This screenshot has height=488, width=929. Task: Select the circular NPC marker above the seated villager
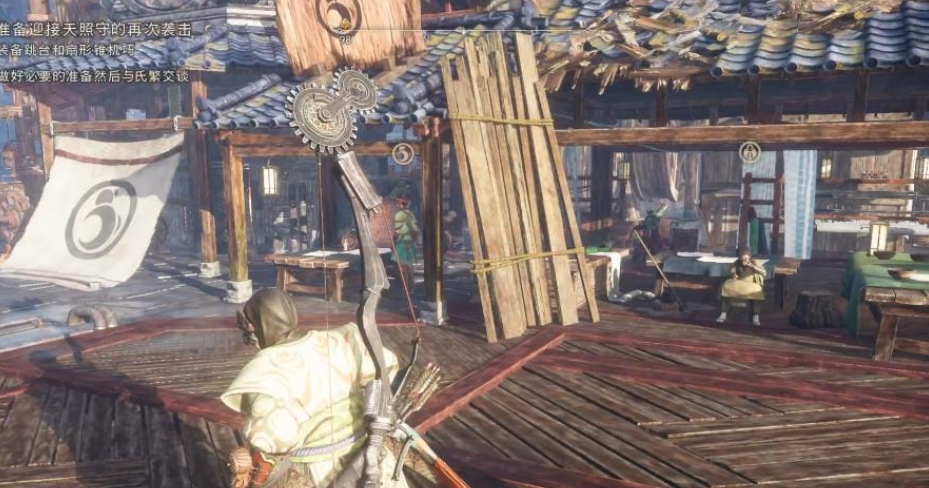click(x=749, y=152)
